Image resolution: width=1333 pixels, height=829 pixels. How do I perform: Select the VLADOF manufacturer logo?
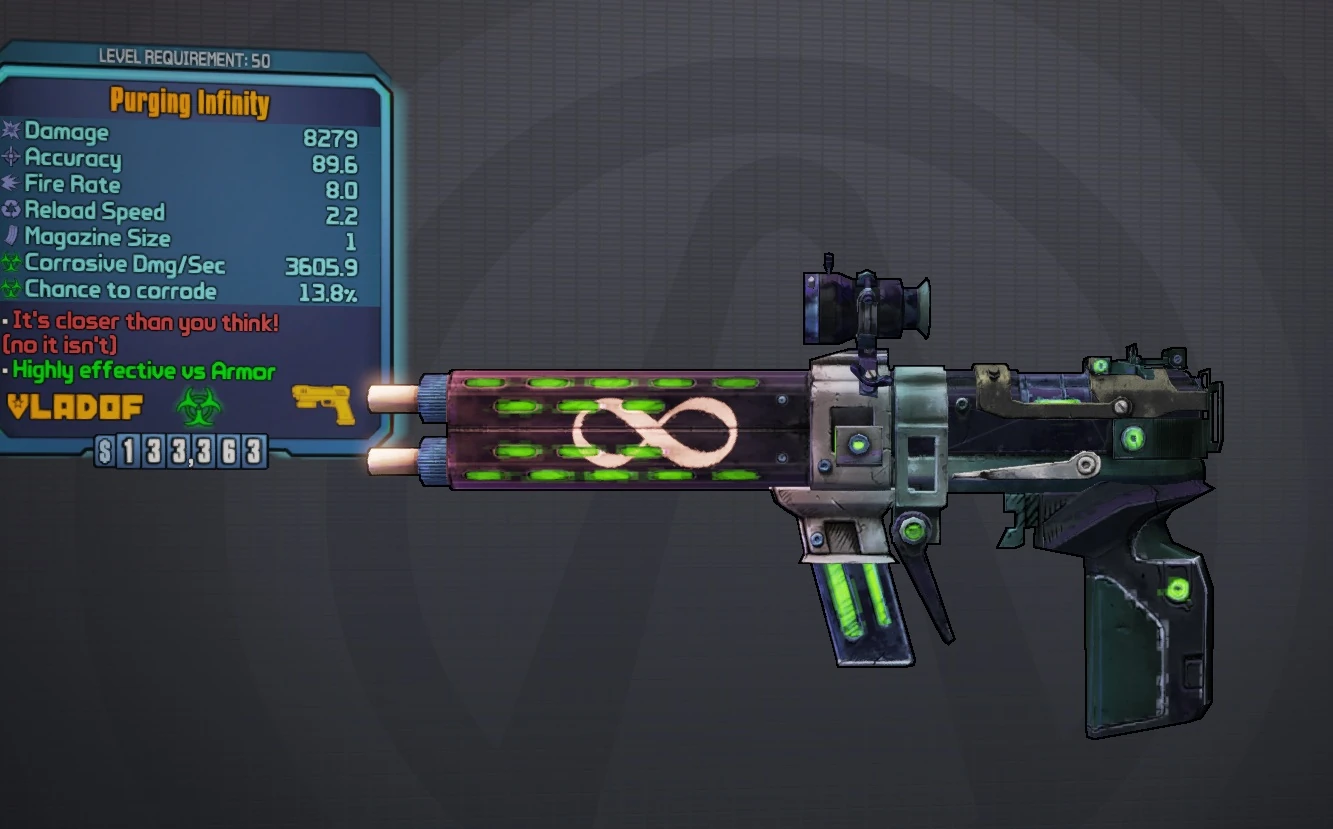75,406
